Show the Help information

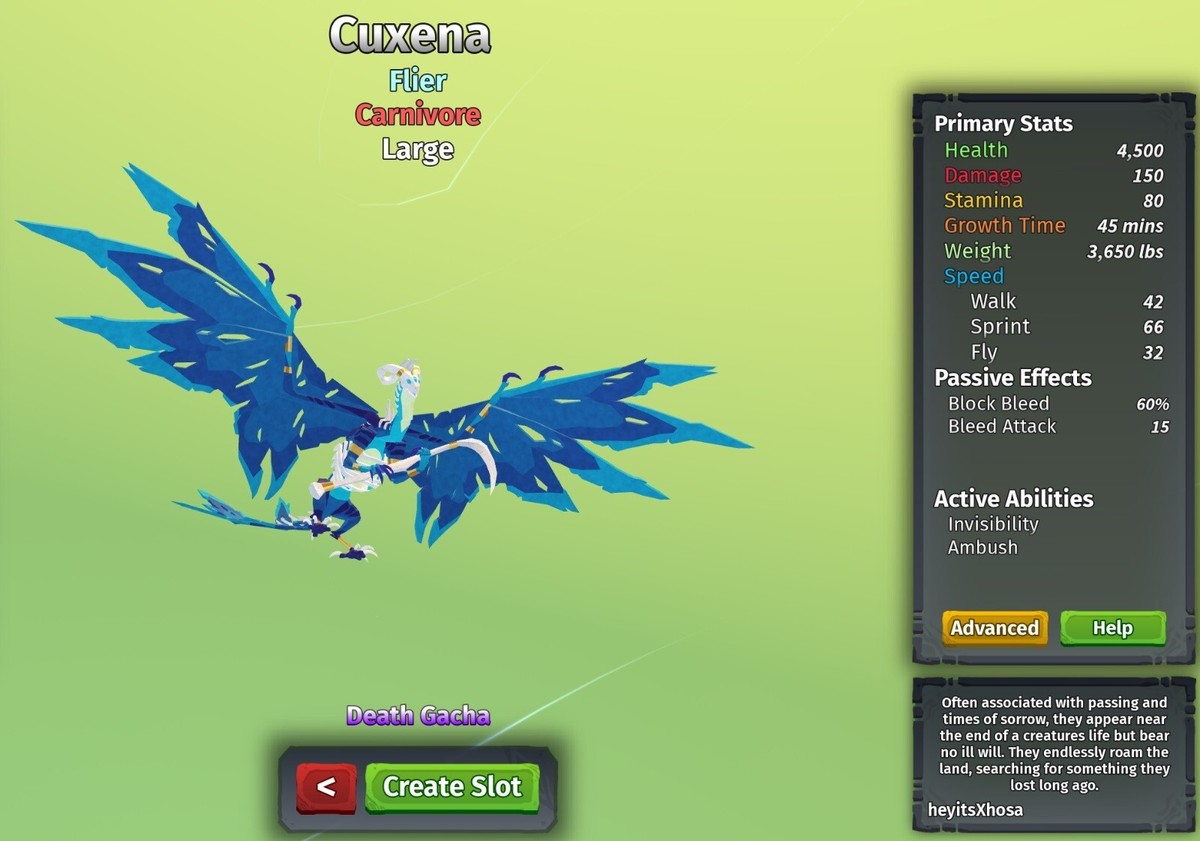click(1112, 628)
